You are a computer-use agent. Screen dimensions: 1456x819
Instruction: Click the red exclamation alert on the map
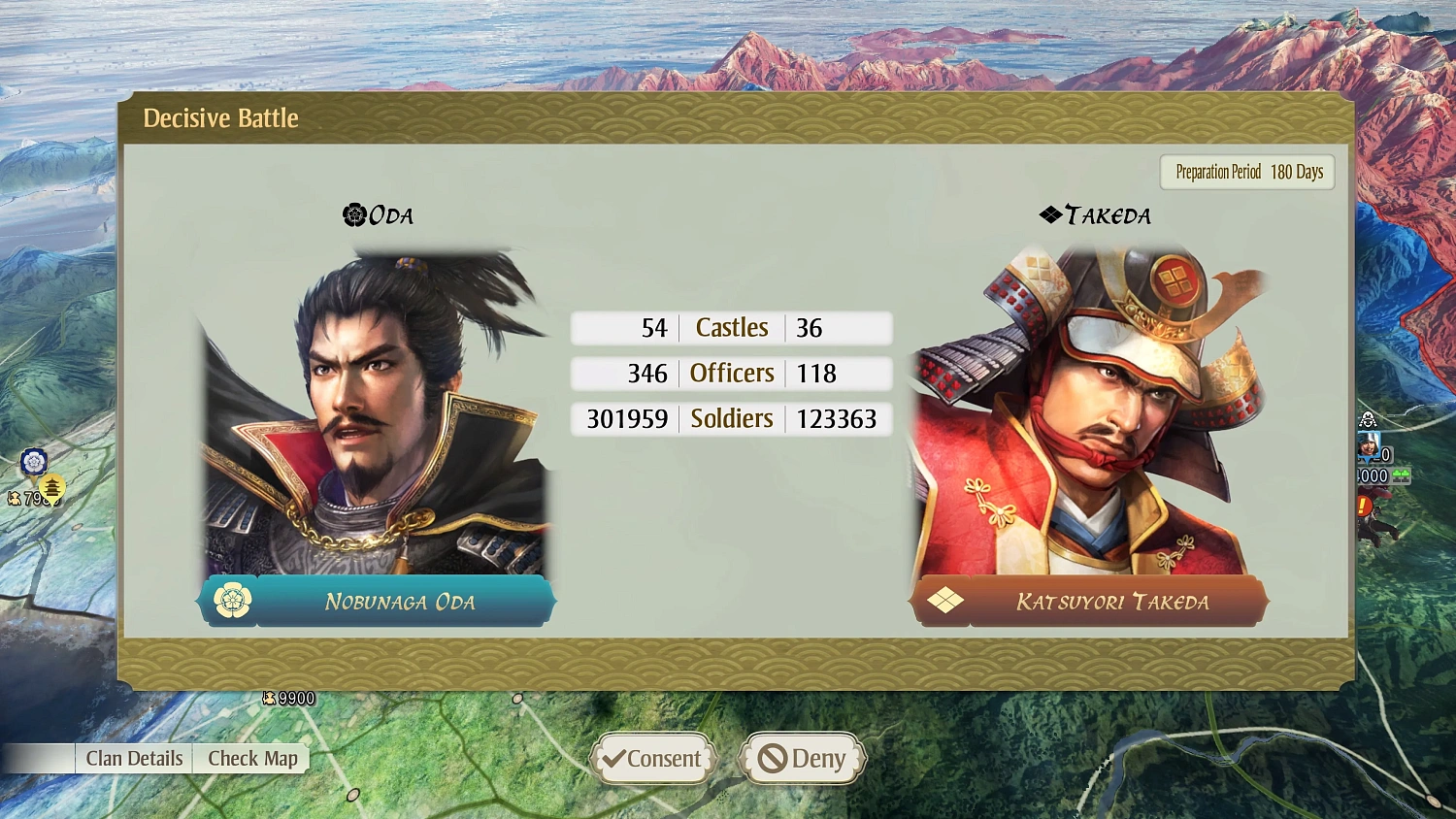1363,505
